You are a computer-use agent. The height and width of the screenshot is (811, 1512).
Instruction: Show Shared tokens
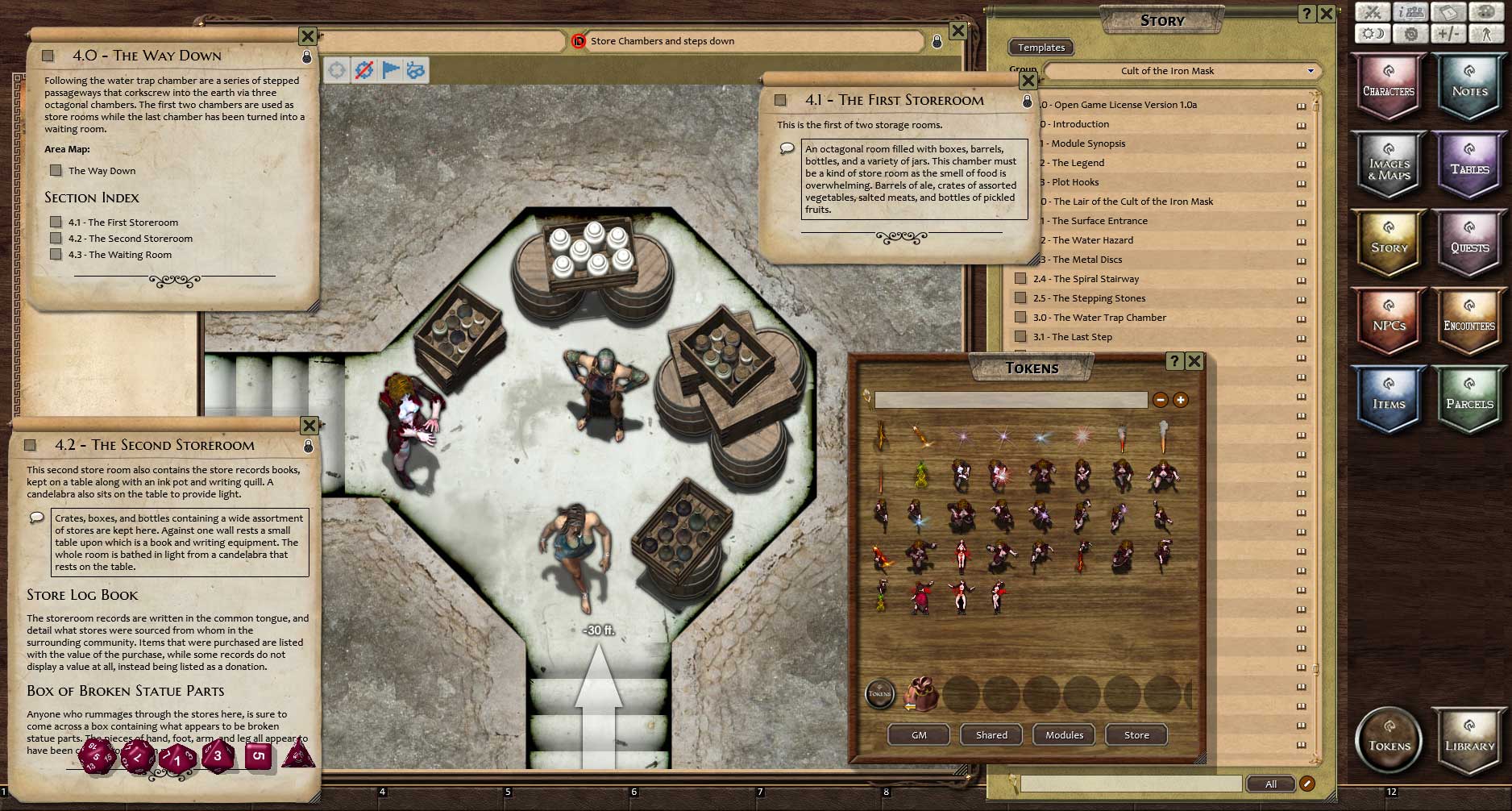(x=991, y=735)
